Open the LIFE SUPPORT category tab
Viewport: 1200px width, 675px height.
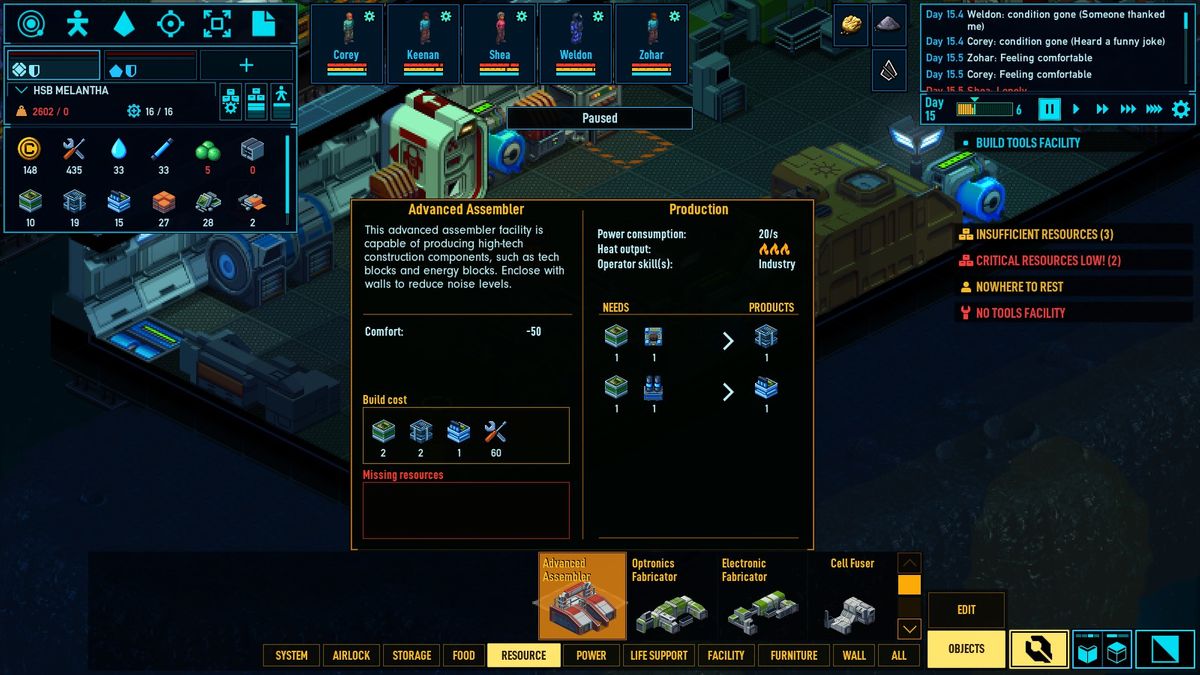point(659,655)
